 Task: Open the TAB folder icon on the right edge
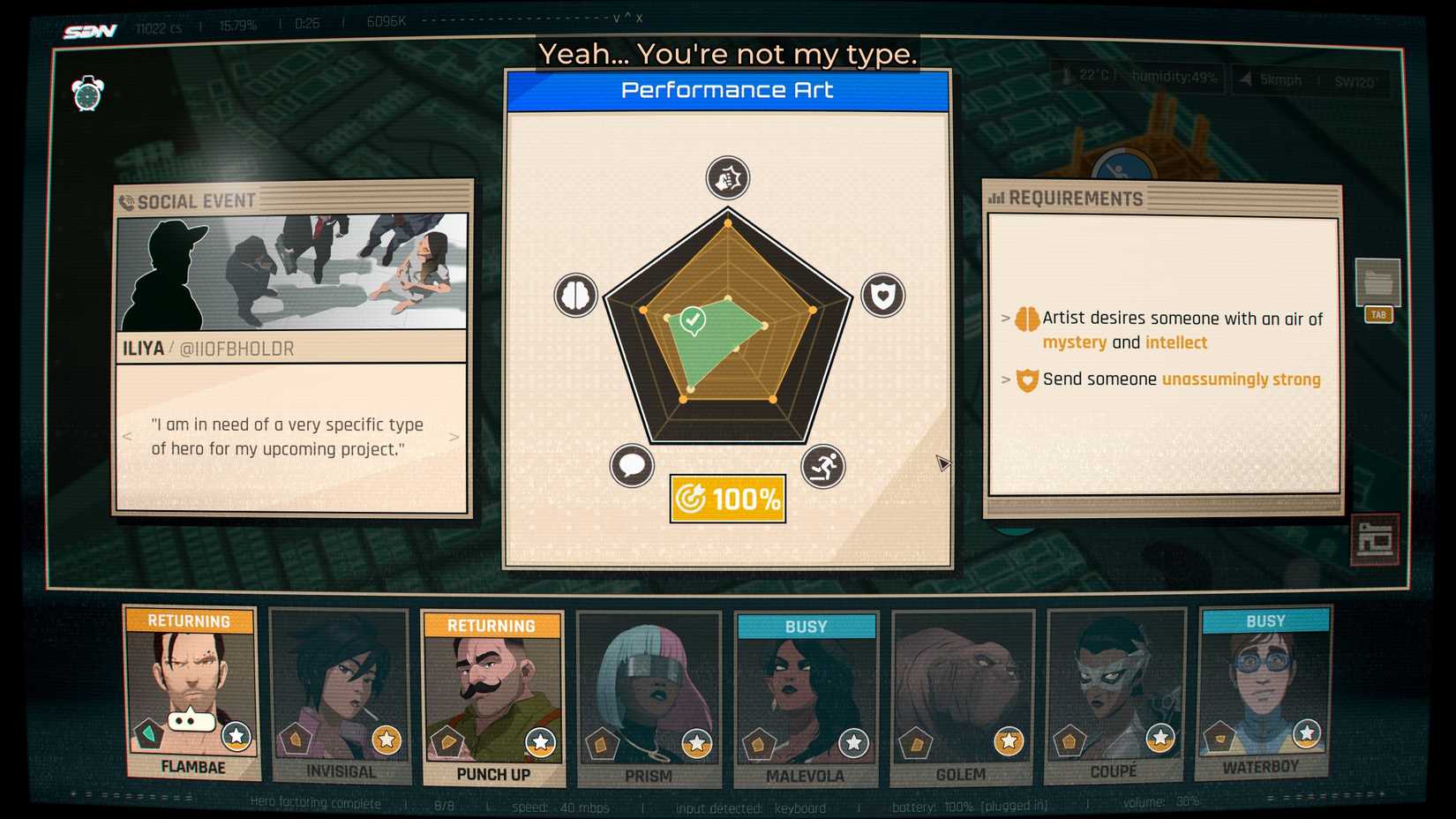[1378, 284]
